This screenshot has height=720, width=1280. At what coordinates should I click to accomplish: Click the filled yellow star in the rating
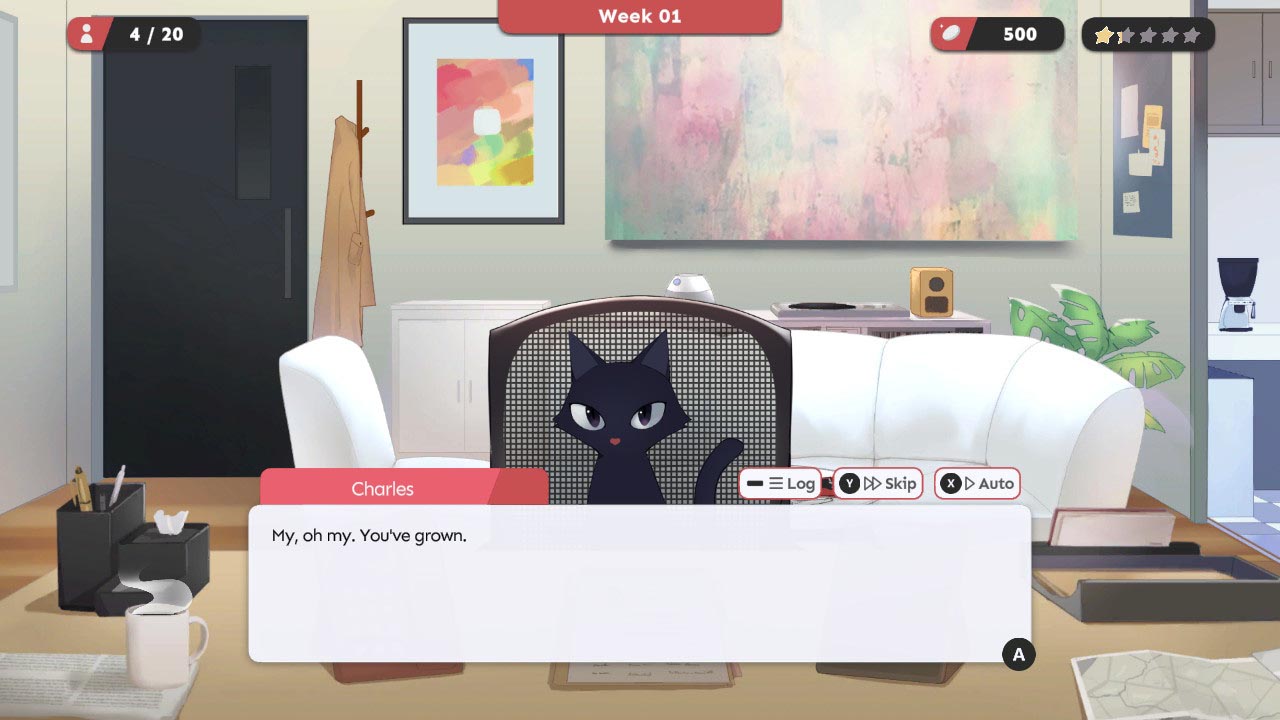(x=1104, y=35)
